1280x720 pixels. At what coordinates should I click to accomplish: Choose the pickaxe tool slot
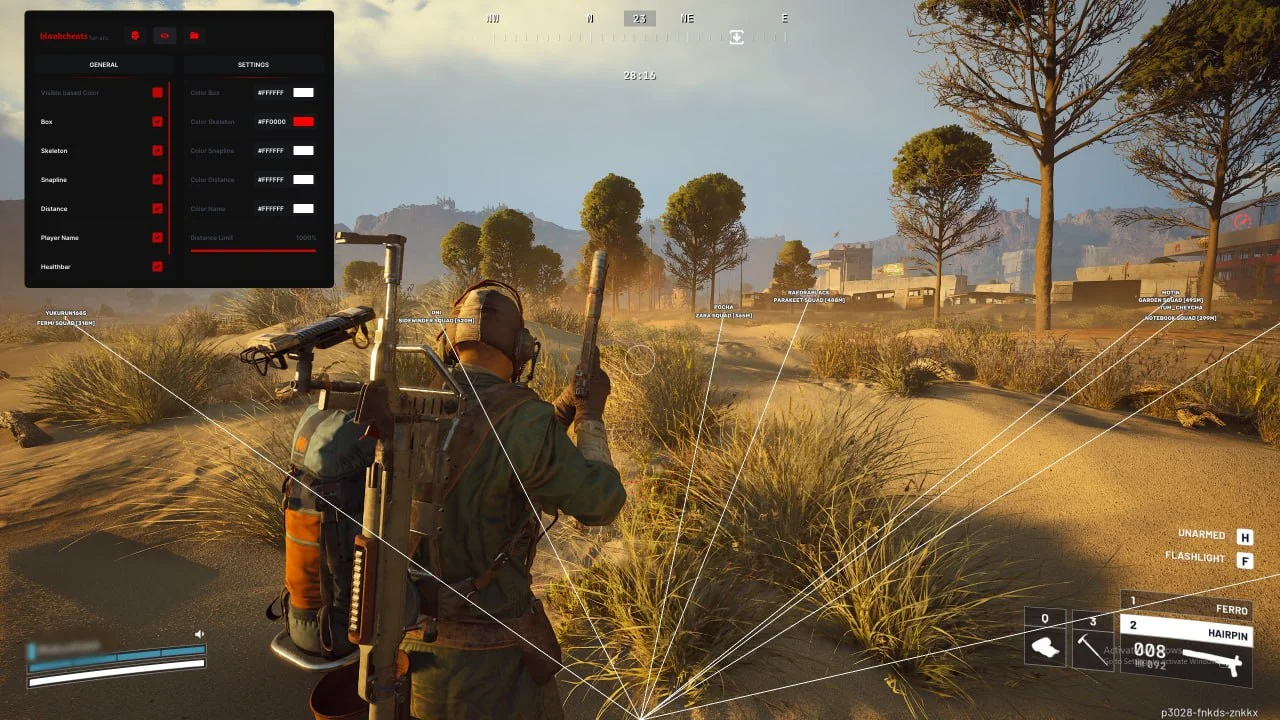(1093, 643)
